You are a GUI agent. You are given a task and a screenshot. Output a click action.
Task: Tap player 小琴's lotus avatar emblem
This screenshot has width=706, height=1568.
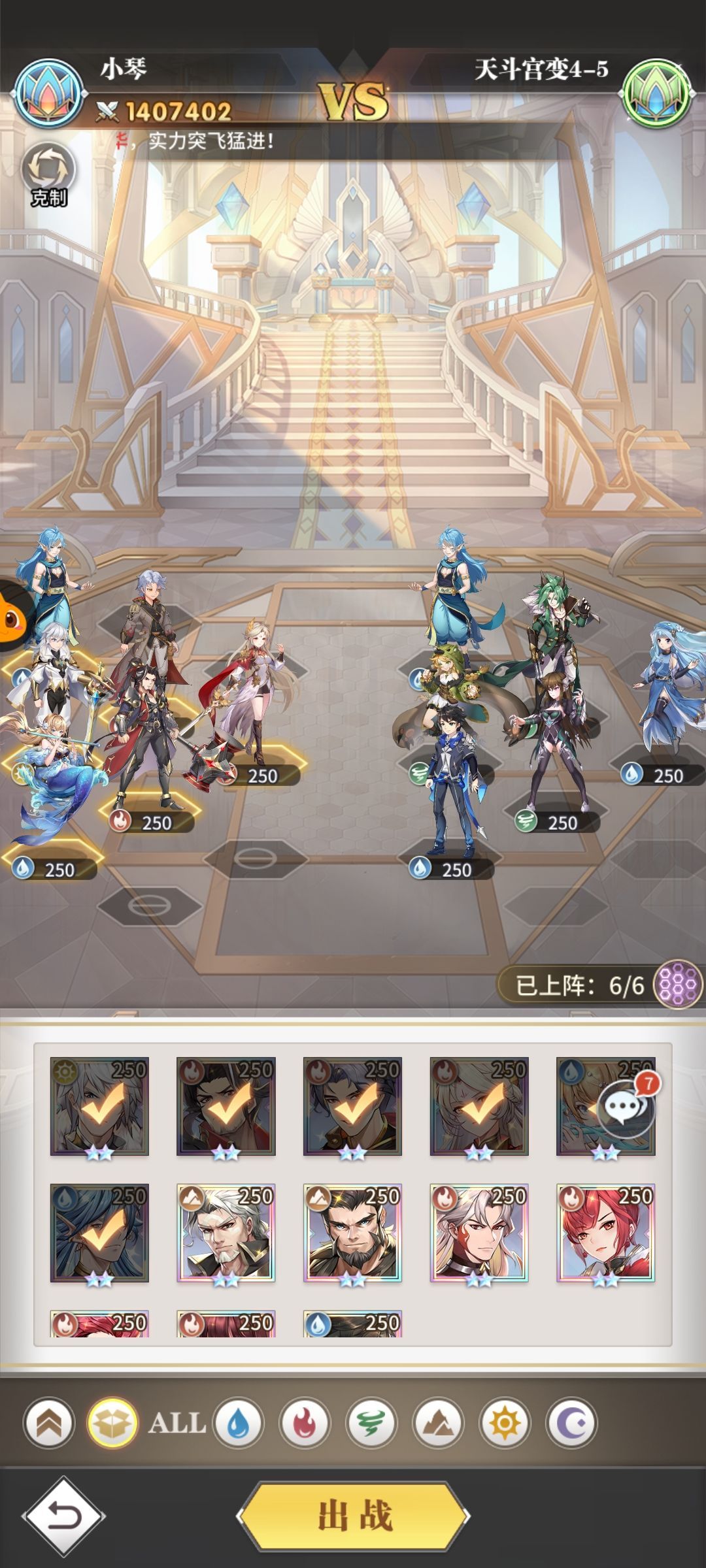(x=49, y=93)
